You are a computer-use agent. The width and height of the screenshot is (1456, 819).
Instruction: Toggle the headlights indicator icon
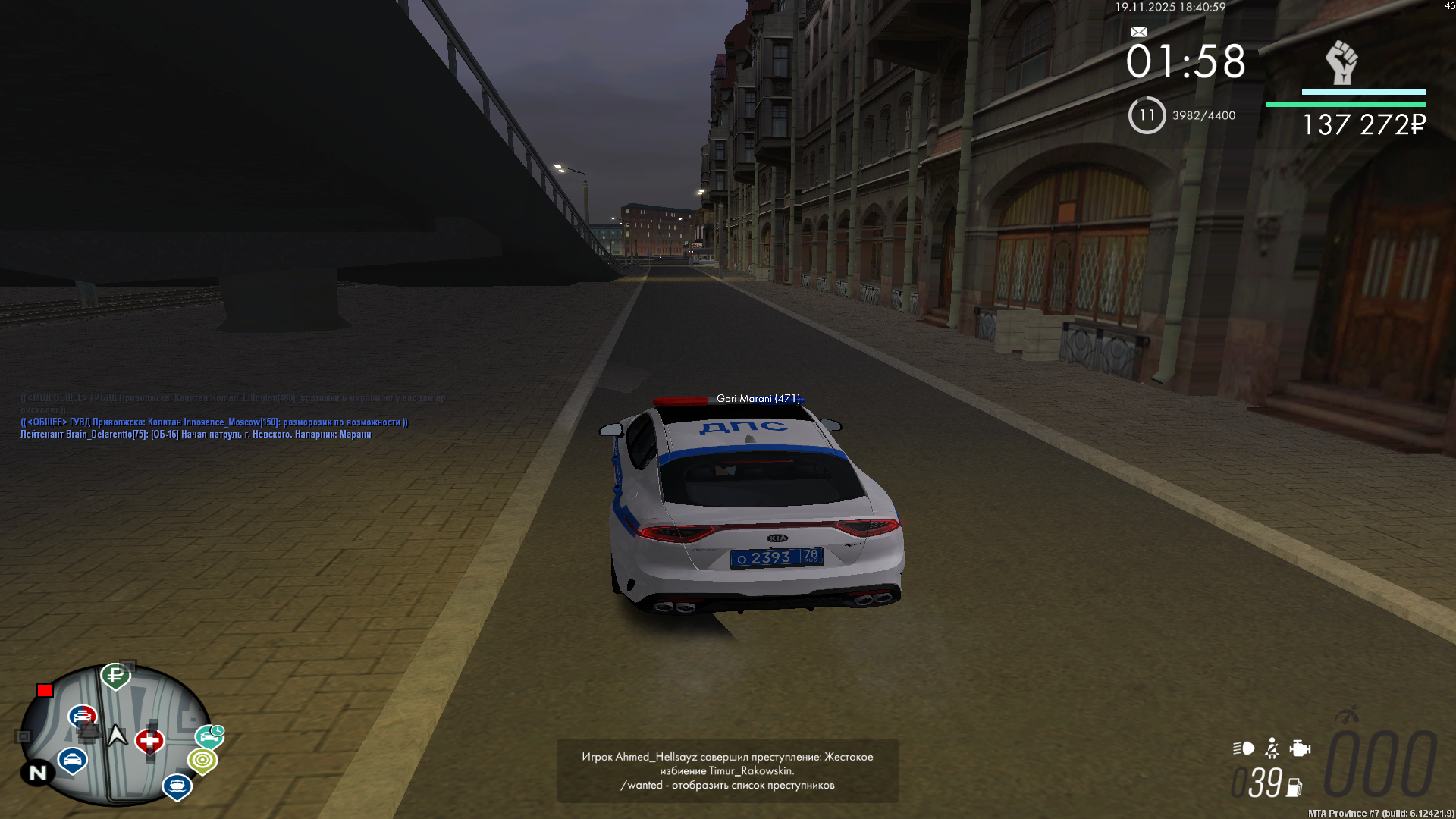[x=1244, y=748]
